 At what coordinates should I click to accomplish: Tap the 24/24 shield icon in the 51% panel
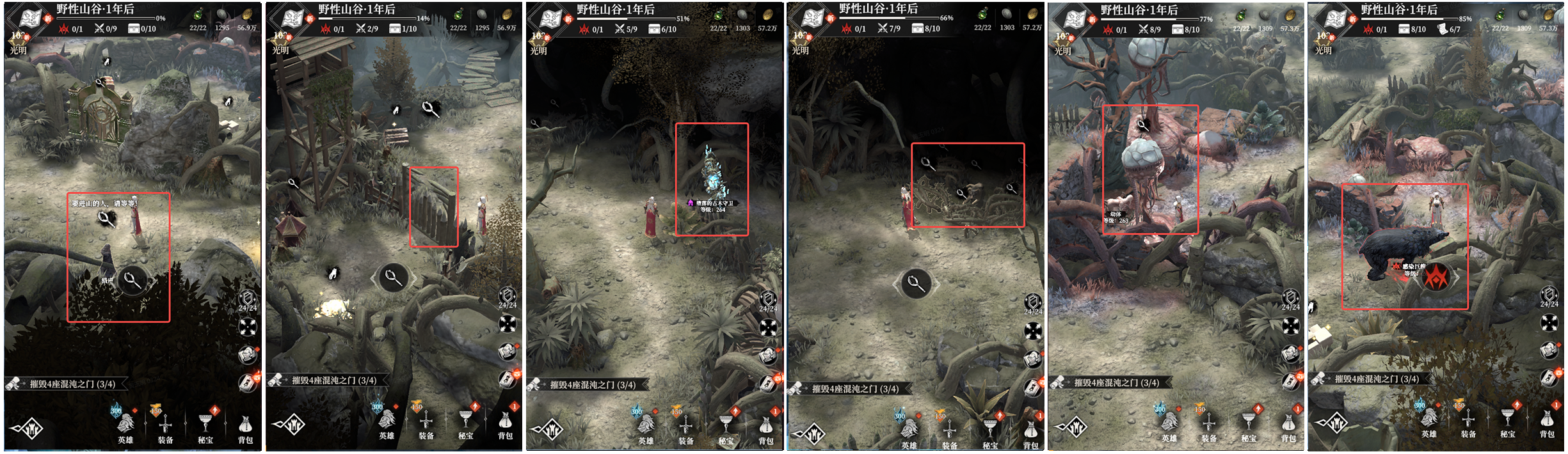768,301
